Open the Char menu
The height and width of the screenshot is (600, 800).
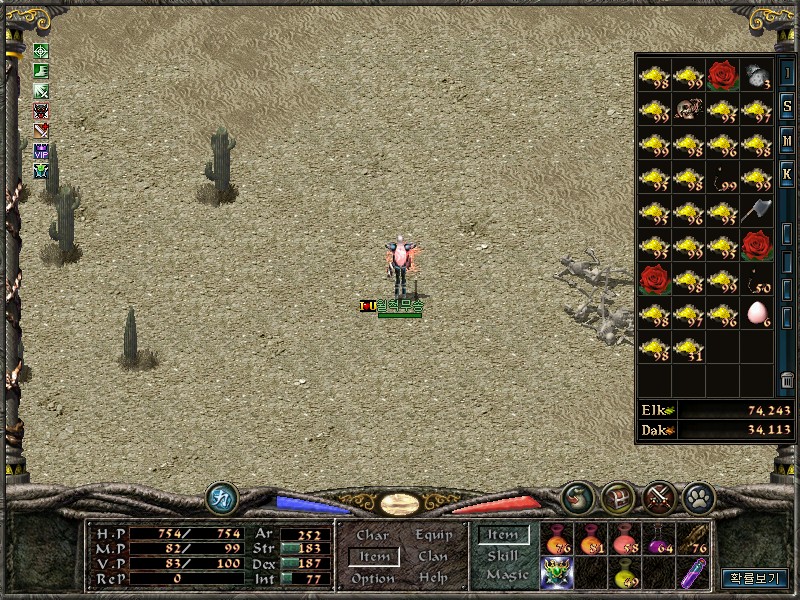point(373,536)
